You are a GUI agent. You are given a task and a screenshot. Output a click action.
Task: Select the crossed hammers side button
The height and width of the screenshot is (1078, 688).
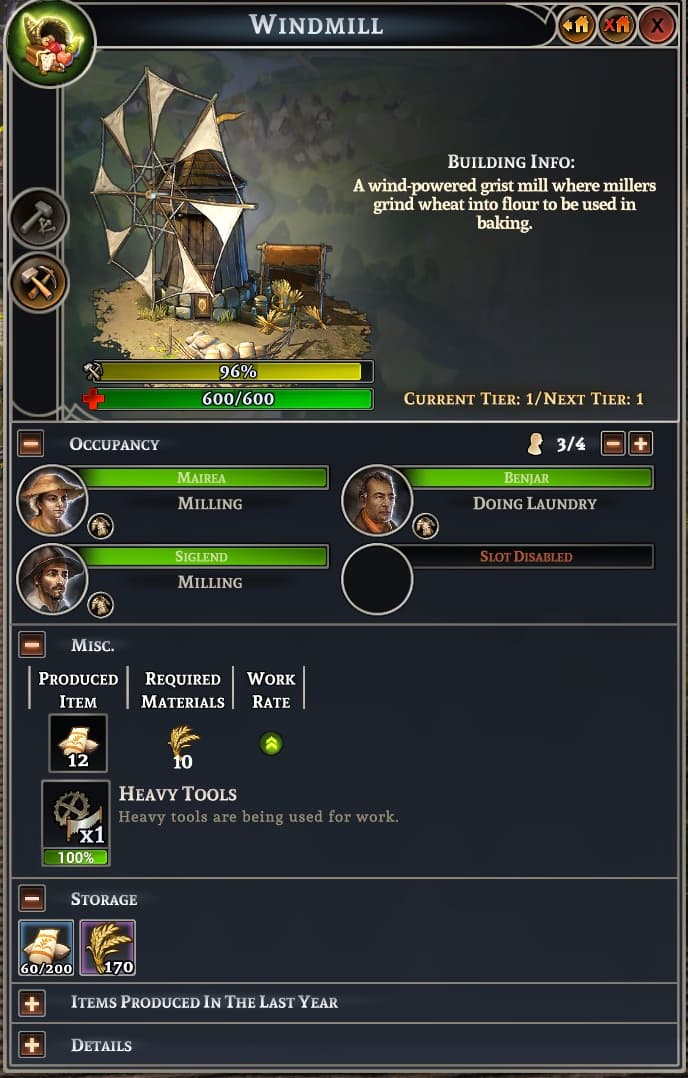click(x=40, y=282)
